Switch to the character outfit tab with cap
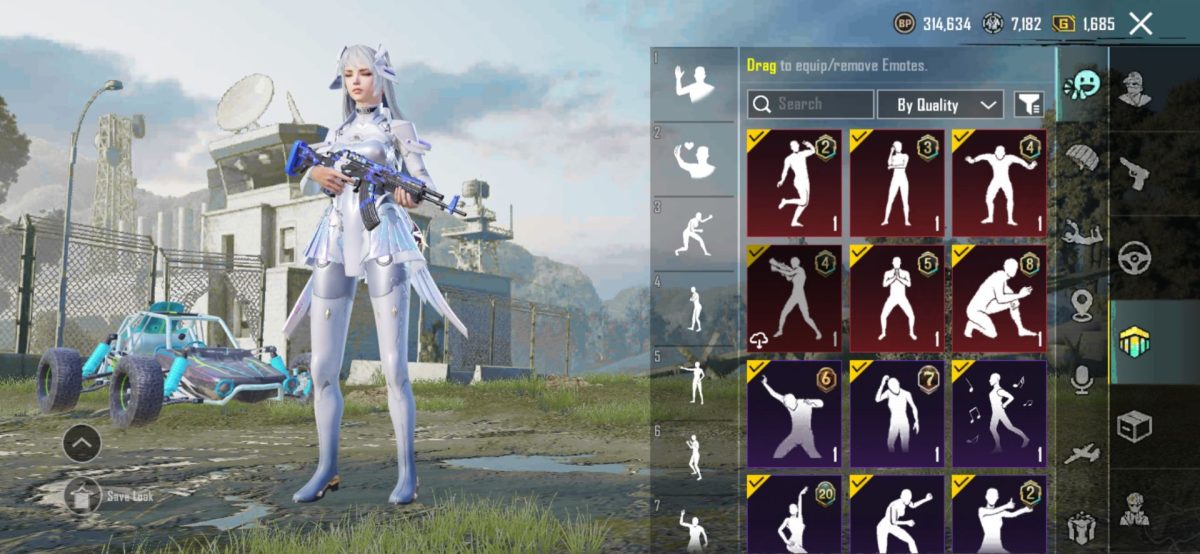1200x554 pixels. click(x=1134, y=90)
